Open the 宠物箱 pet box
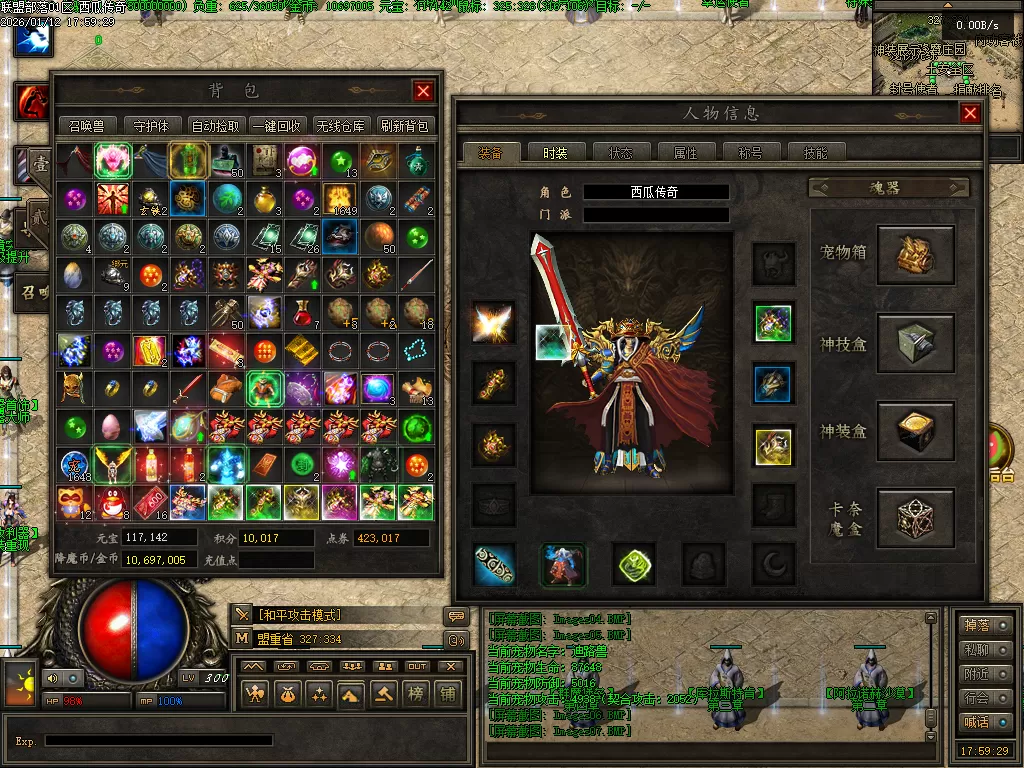 915,254
